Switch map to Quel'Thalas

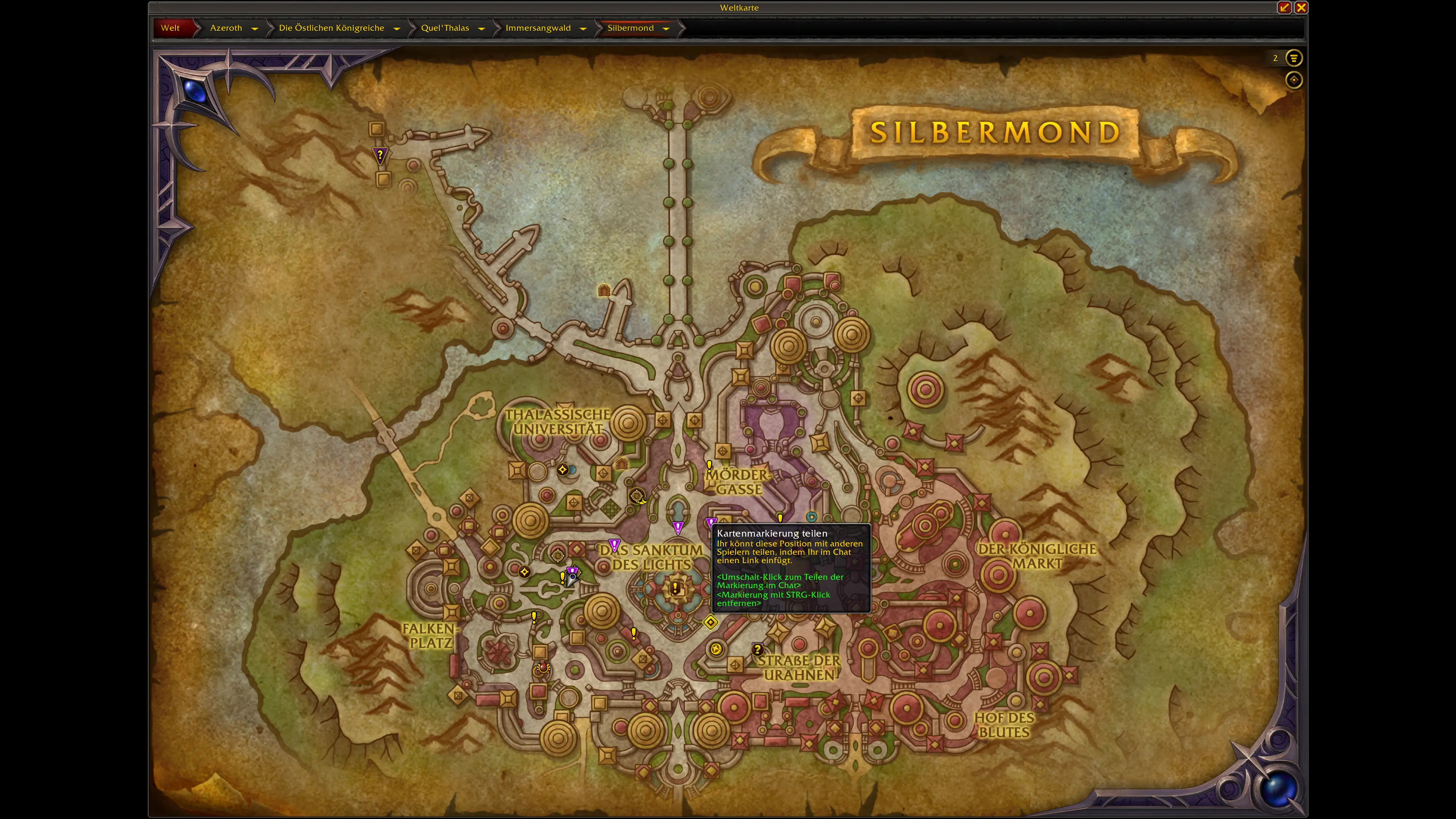pyautogui.click(x=445, y=28)
